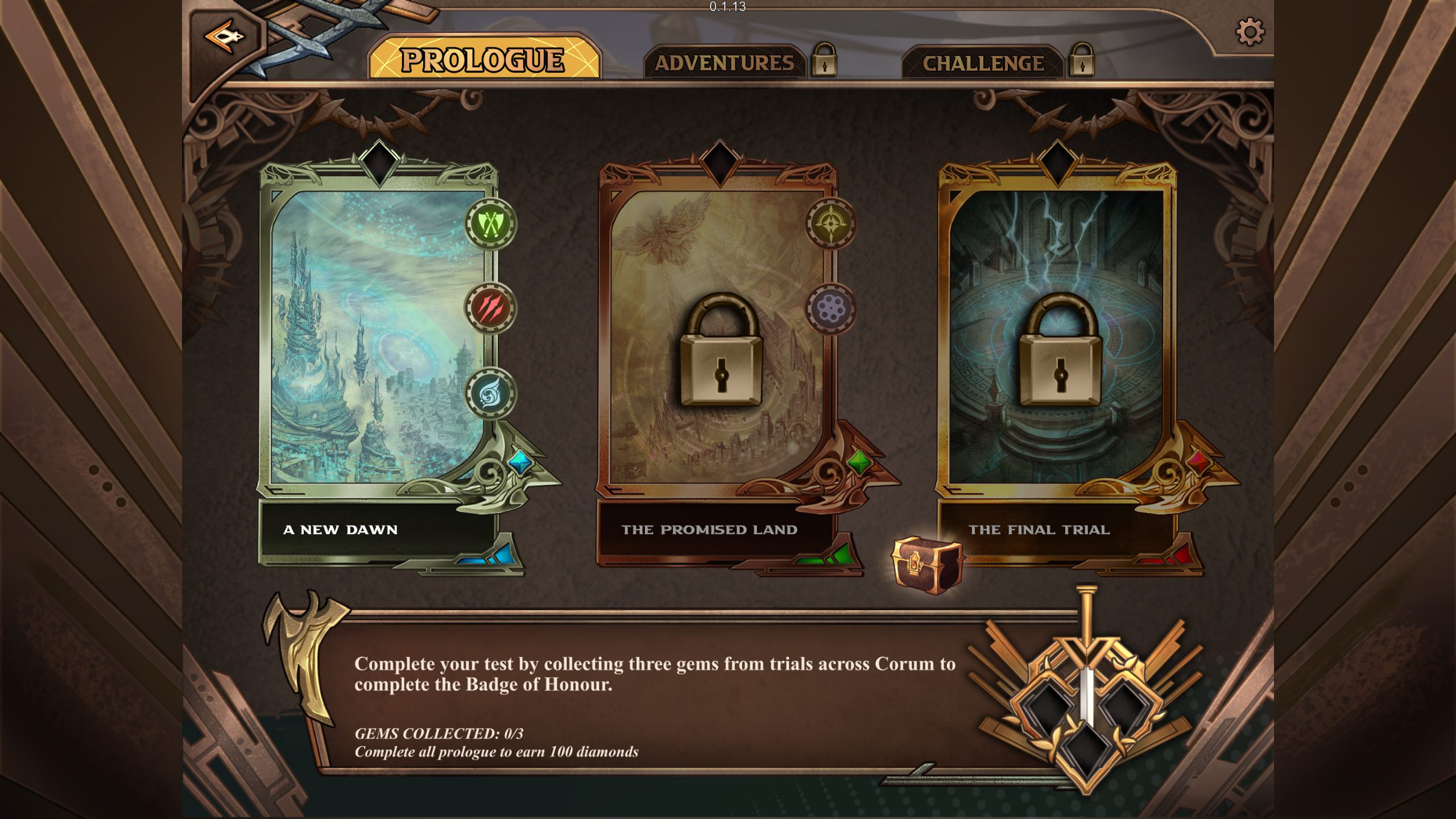The width and height of the screenshot is (1456, 819).
Task: Select the locked Challenge tab
Action: 983,63
